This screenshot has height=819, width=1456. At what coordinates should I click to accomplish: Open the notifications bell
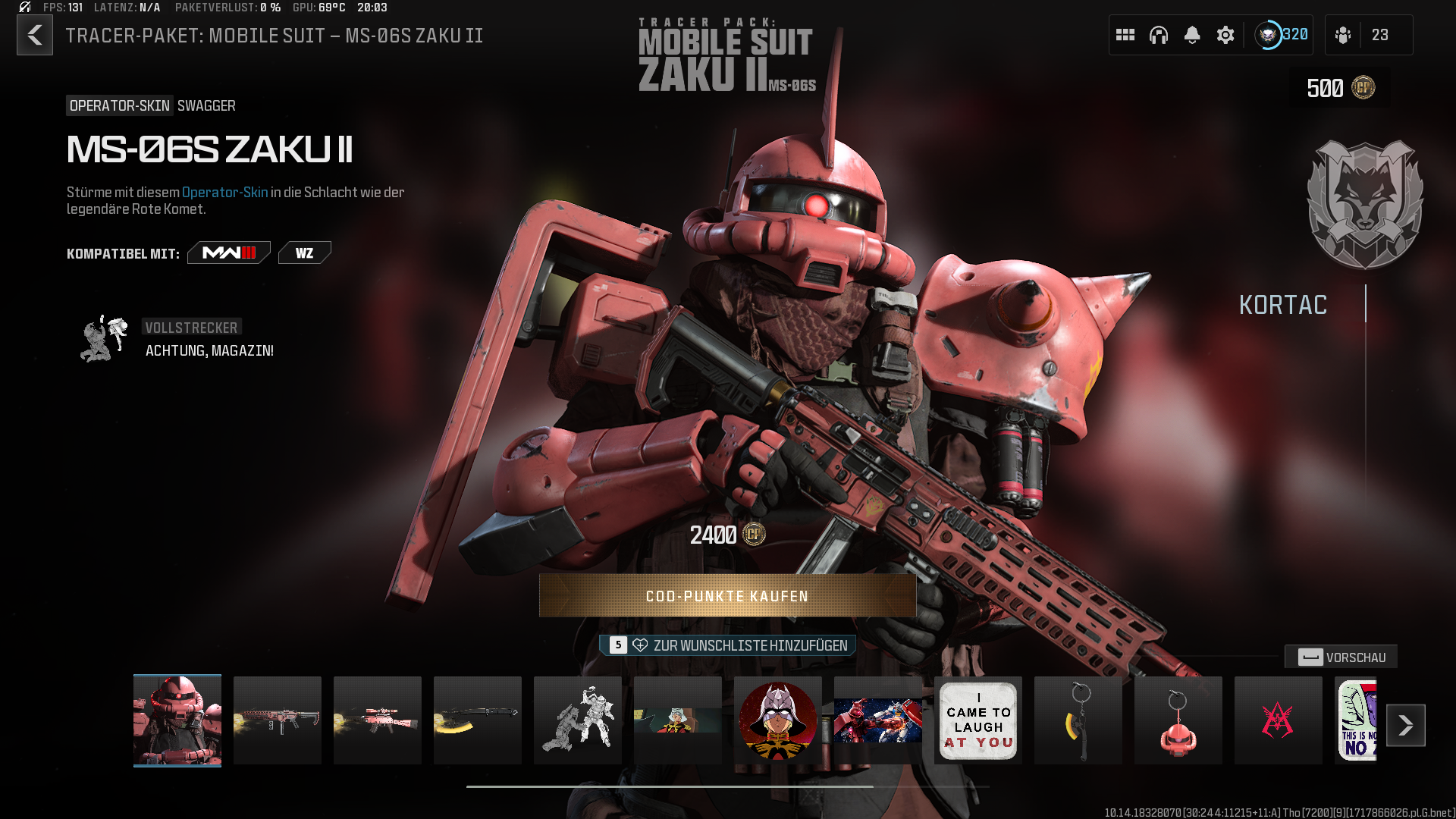tap(1192, 35)
